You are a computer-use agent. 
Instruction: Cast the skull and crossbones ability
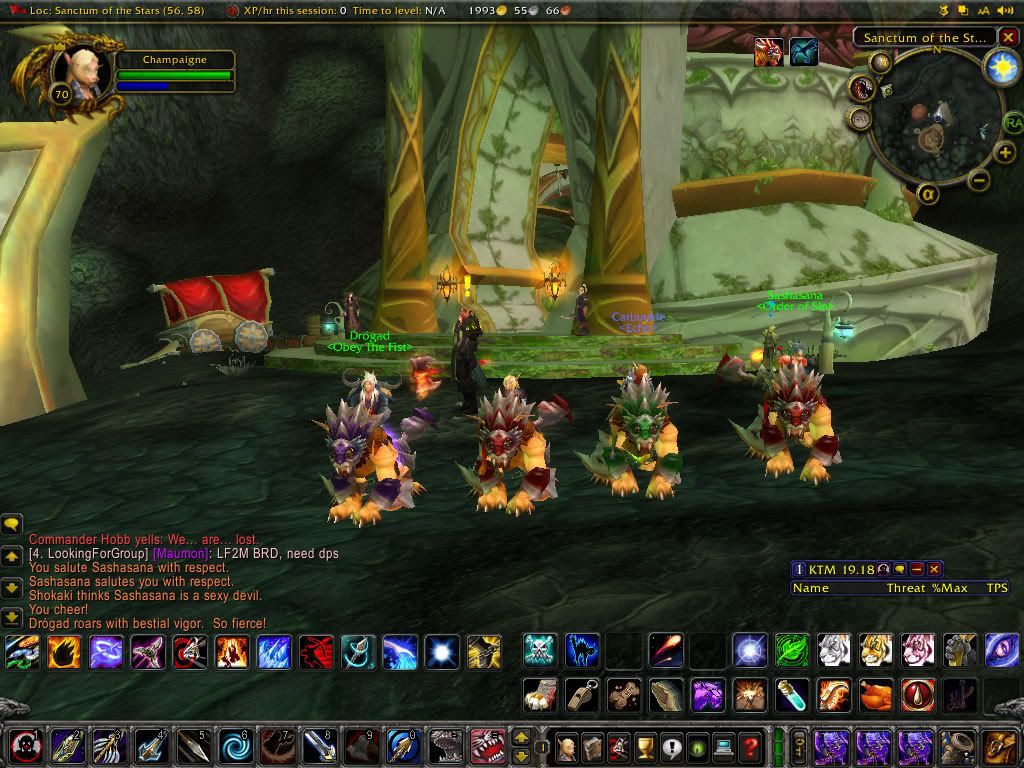click(x=540, y=650)
